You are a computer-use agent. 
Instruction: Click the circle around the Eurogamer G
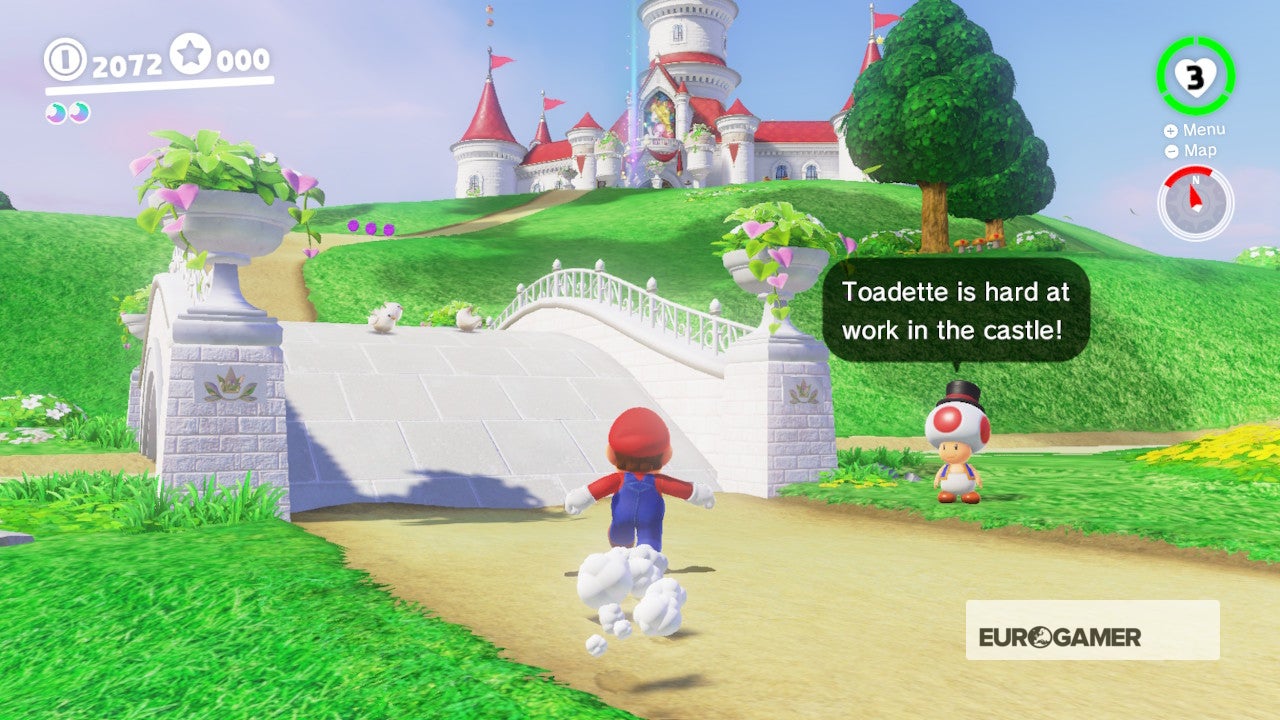pos(1041,637)
